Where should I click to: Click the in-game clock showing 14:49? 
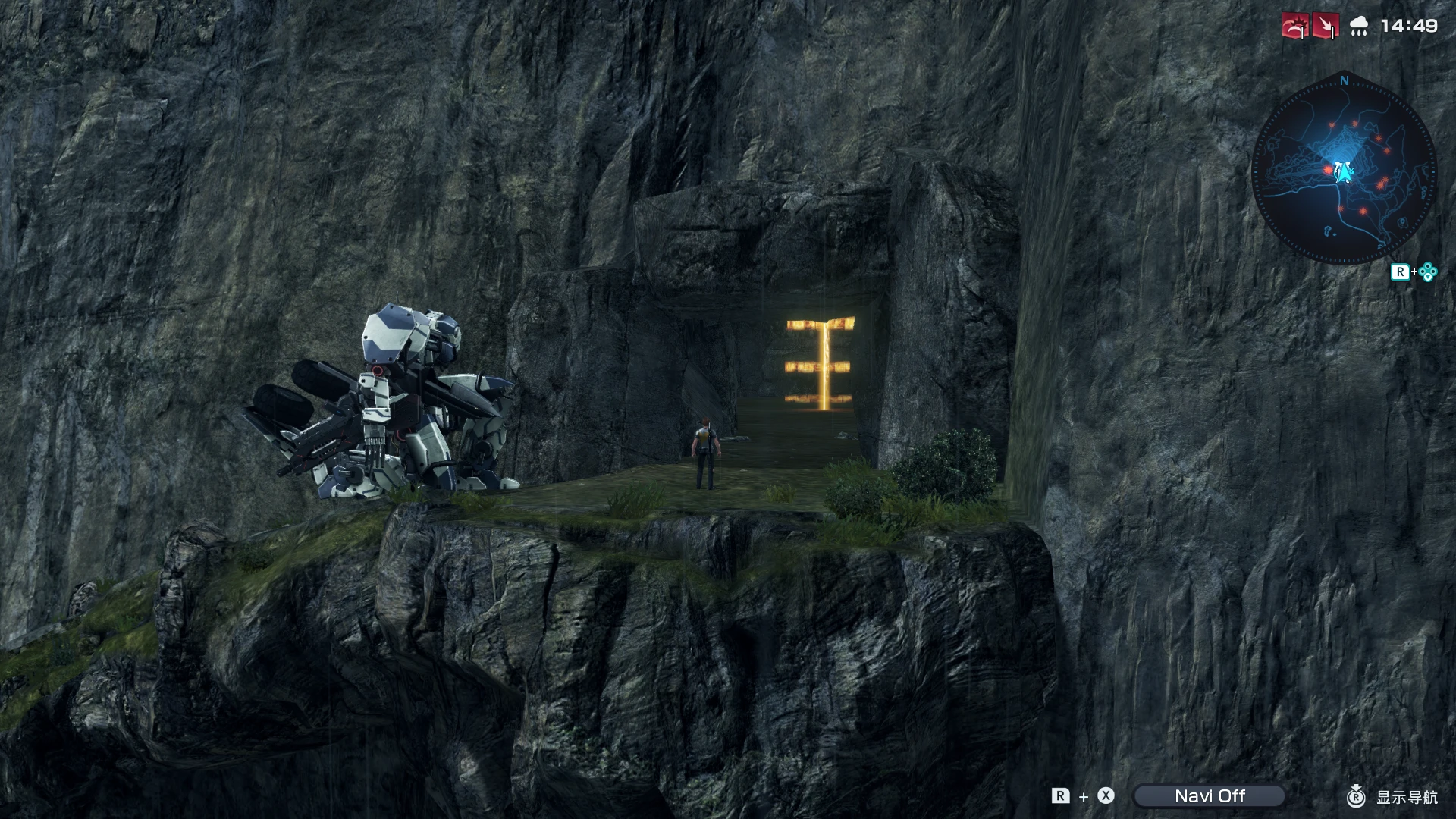[1409, 25]
